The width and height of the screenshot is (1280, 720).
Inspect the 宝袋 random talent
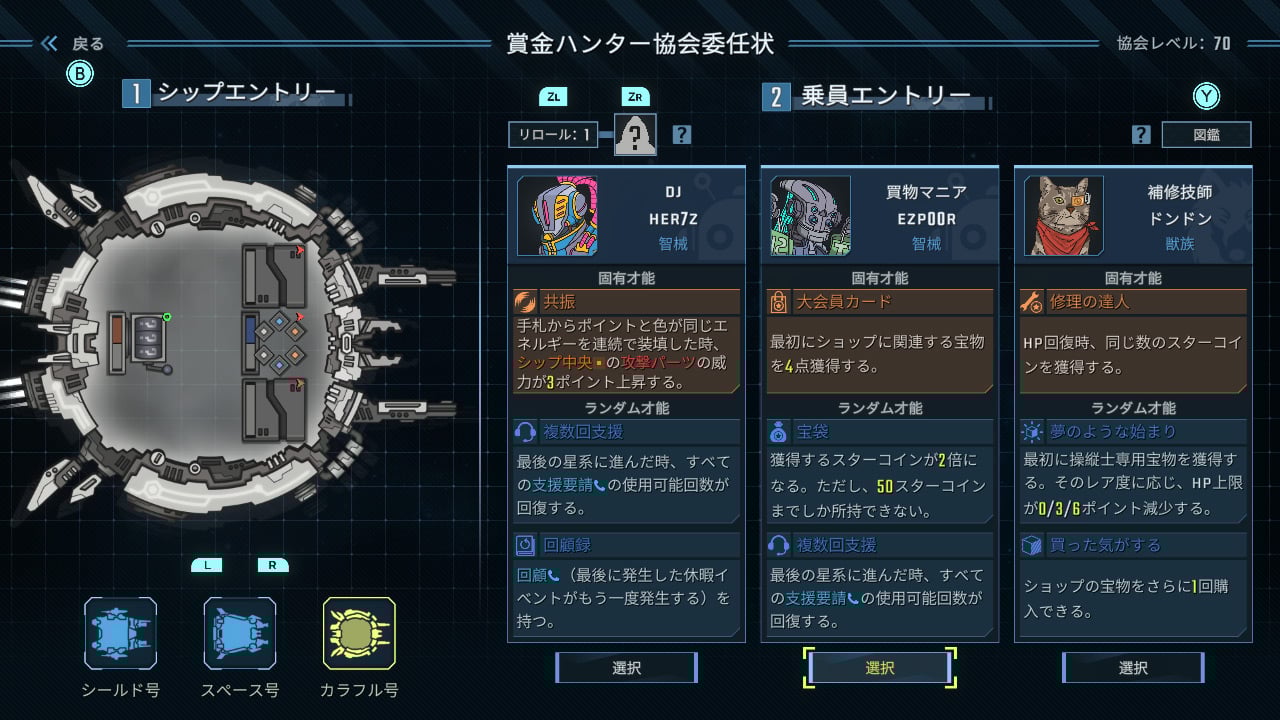(880, 432)
